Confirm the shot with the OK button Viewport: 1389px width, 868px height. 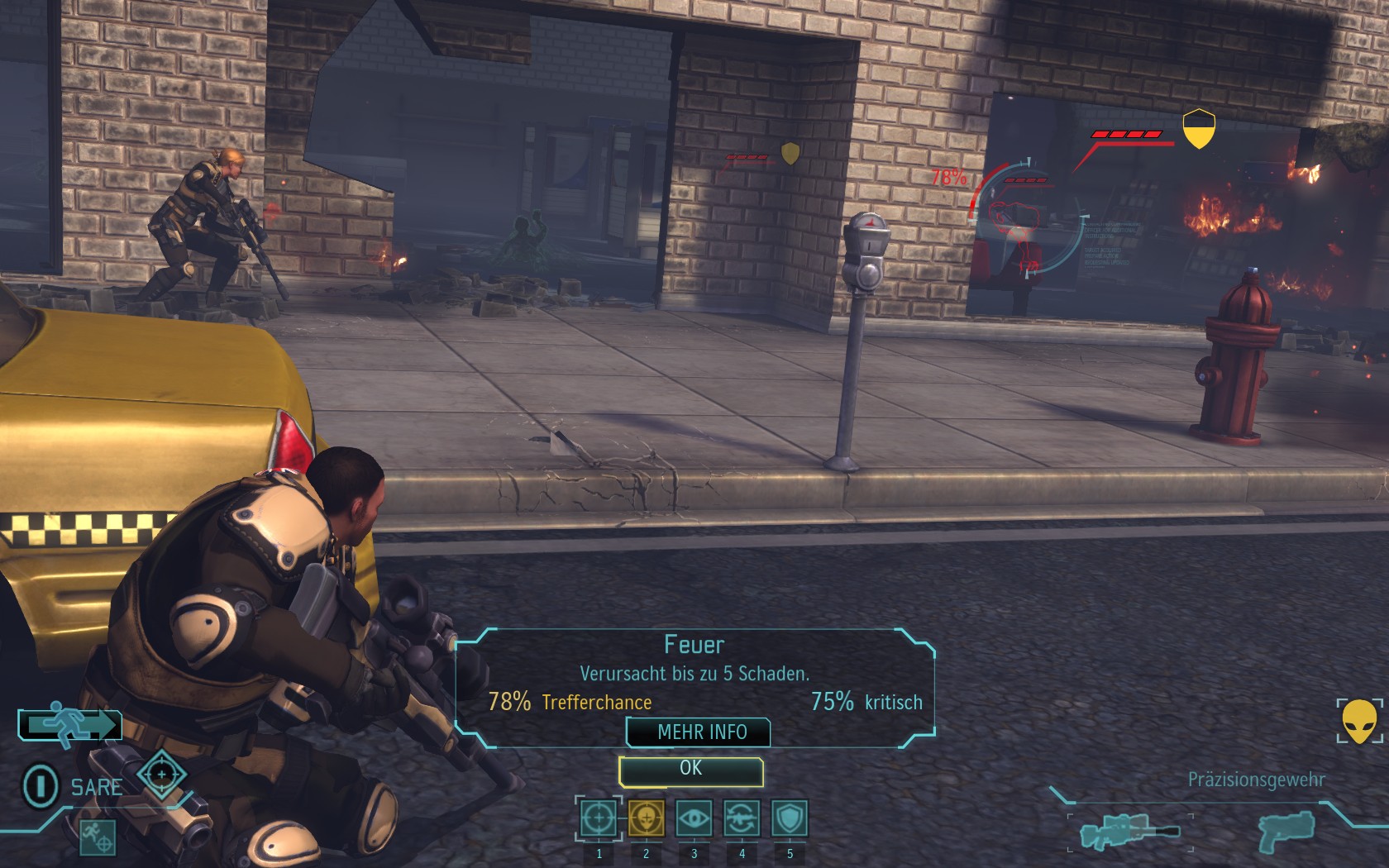point(690,770)
